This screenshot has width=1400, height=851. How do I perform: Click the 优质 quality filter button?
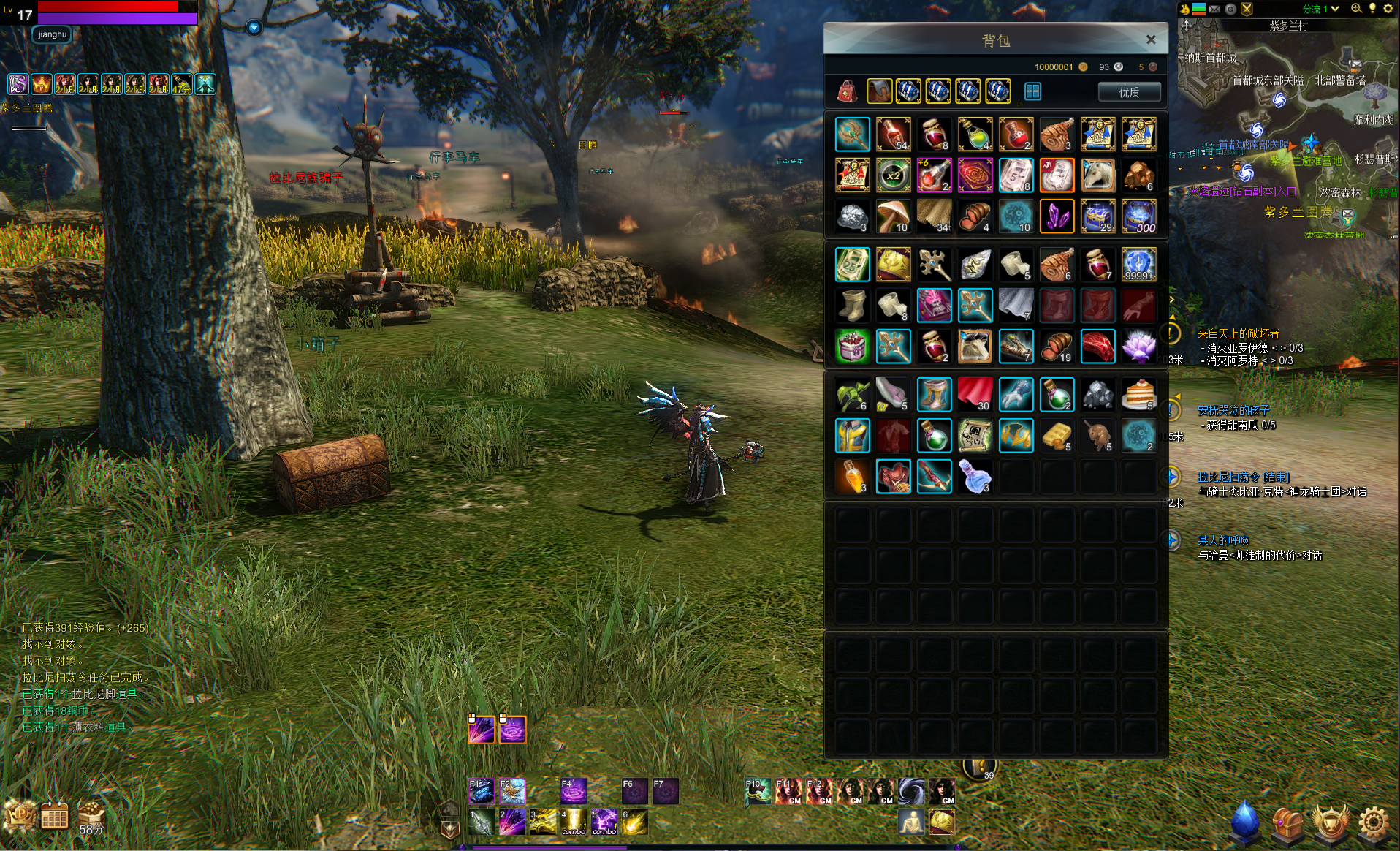pyautogui.click(x=1129, y=92)
